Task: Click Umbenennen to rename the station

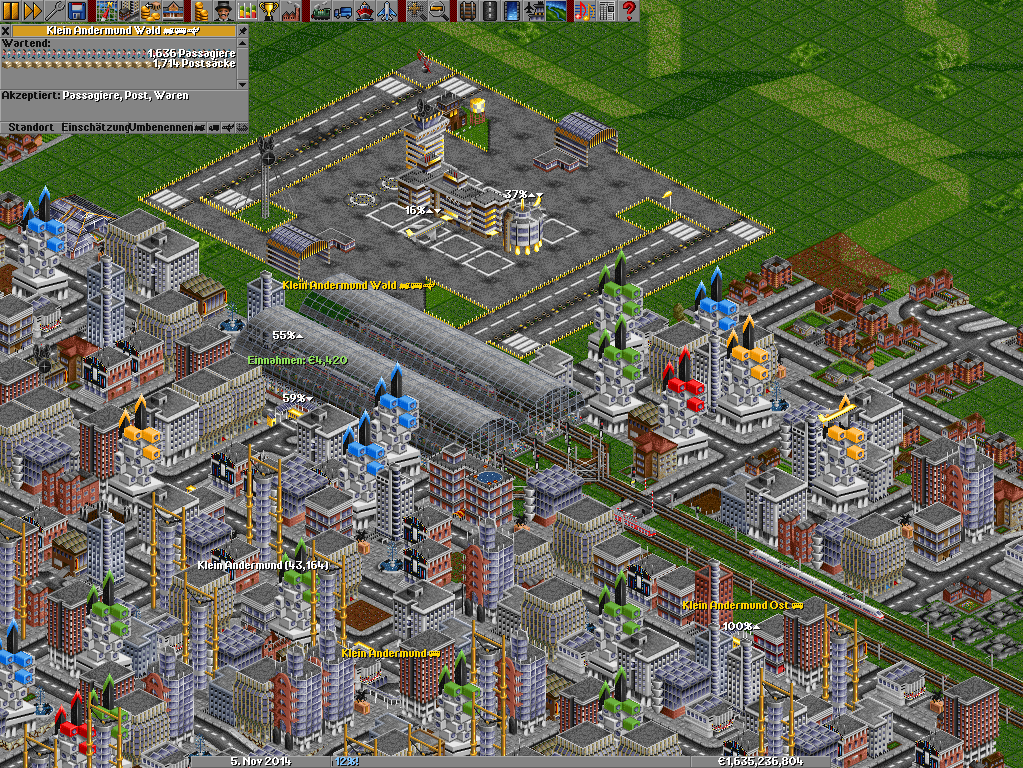Action: 160,127
